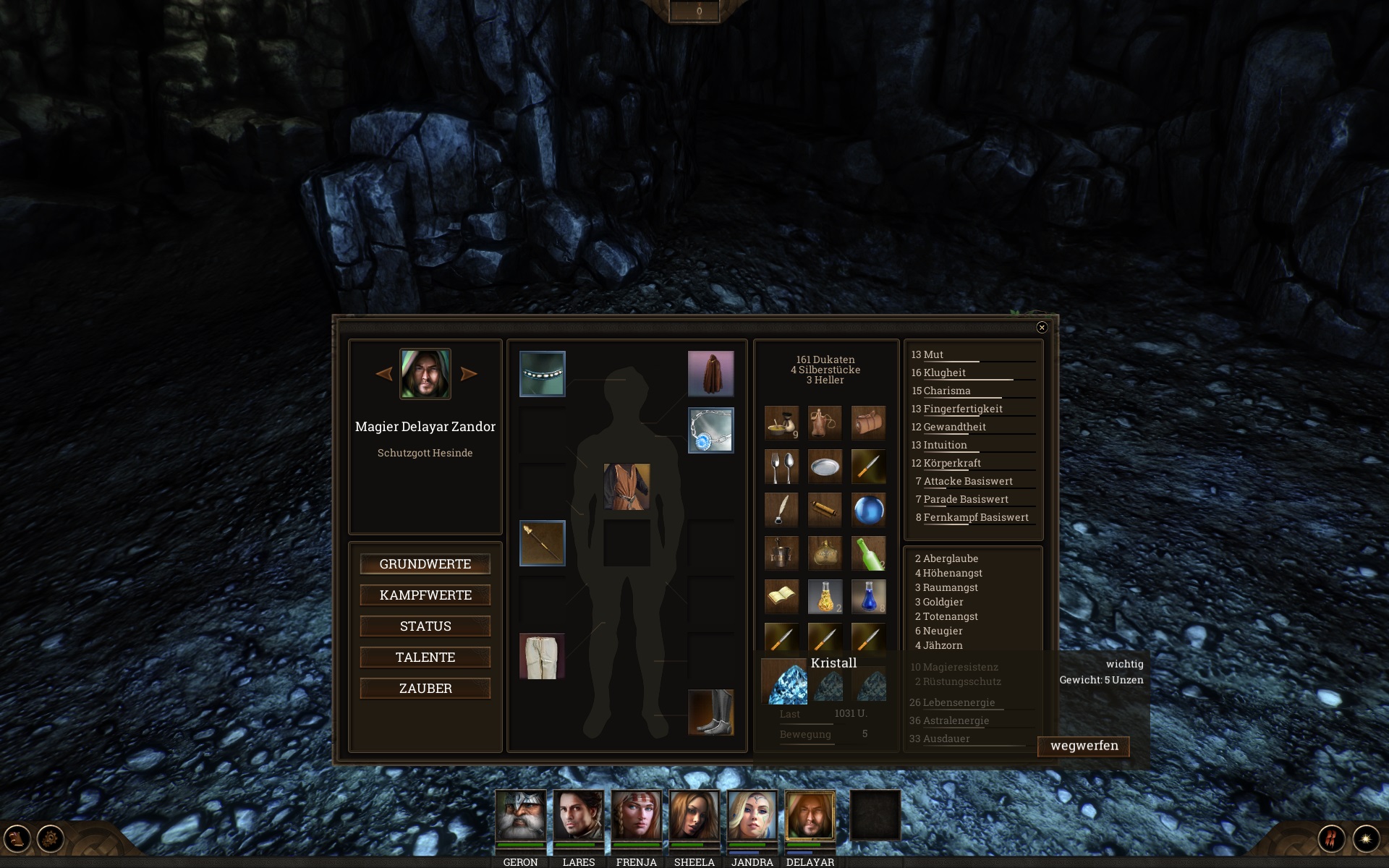Select Jandra's portrait in party bar
The width and height of the screenshot is (1389, 868).
[752, 815]
